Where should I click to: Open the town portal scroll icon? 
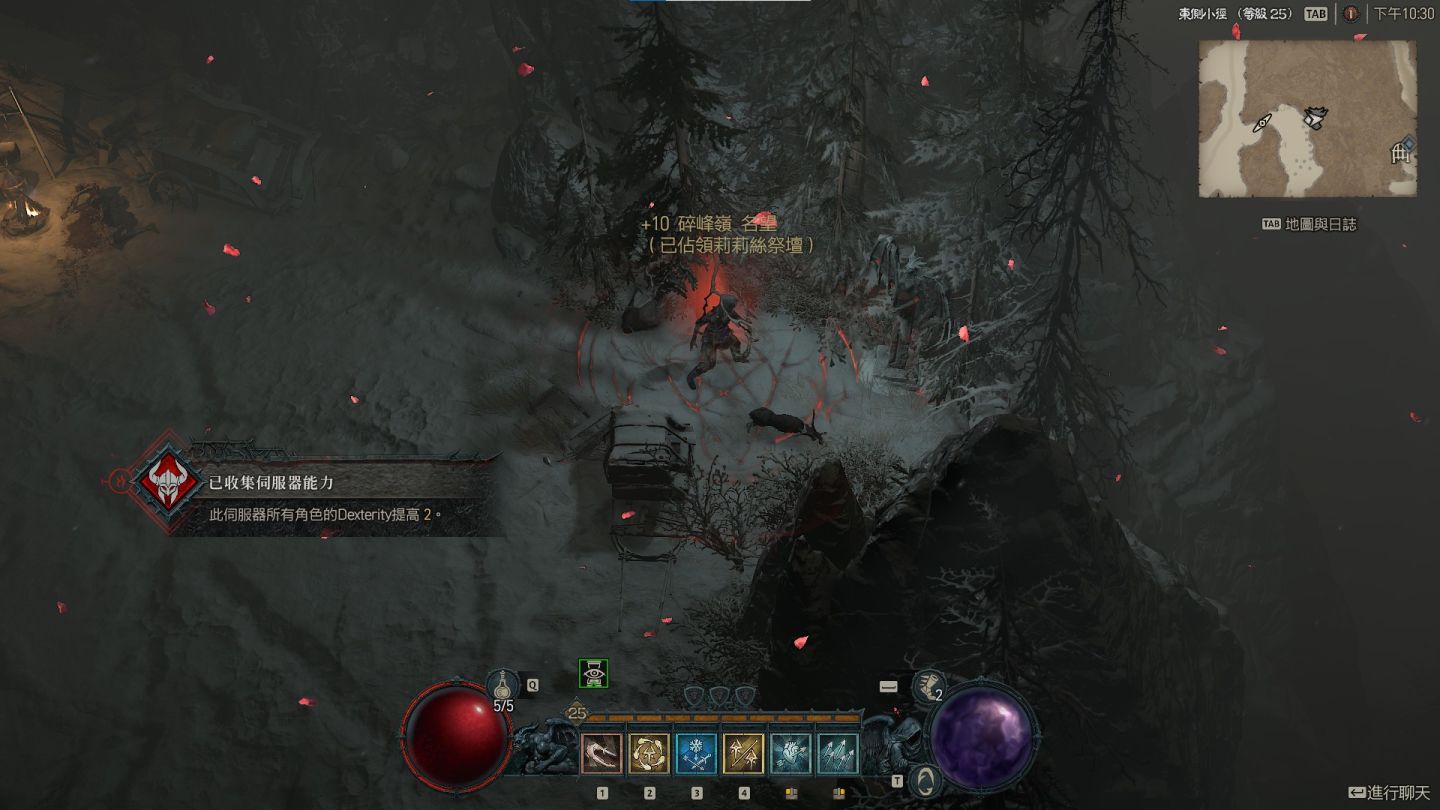click(928, 686)
